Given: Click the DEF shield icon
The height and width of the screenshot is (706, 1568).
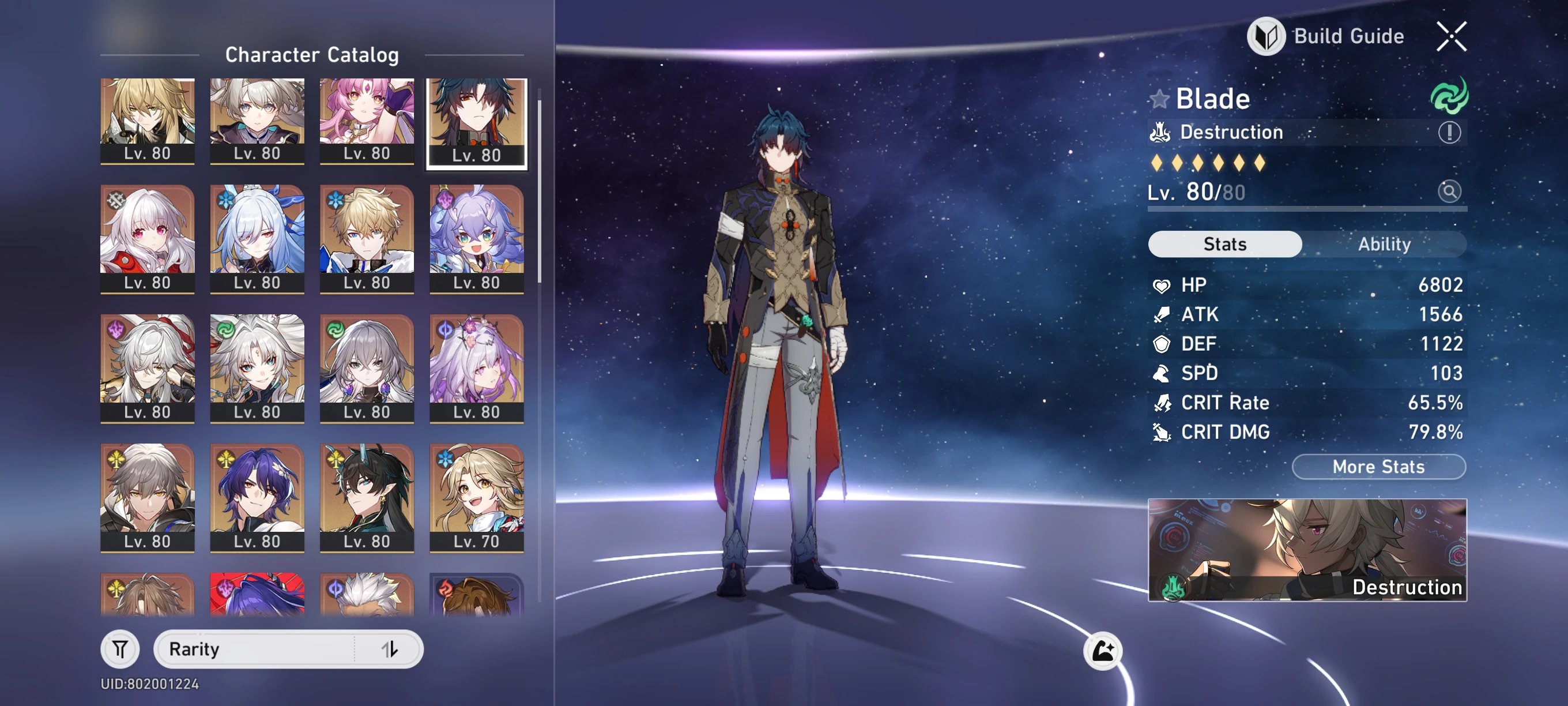Looking at the screenshot, I should pyautogui.click(x=1162, y=344).
